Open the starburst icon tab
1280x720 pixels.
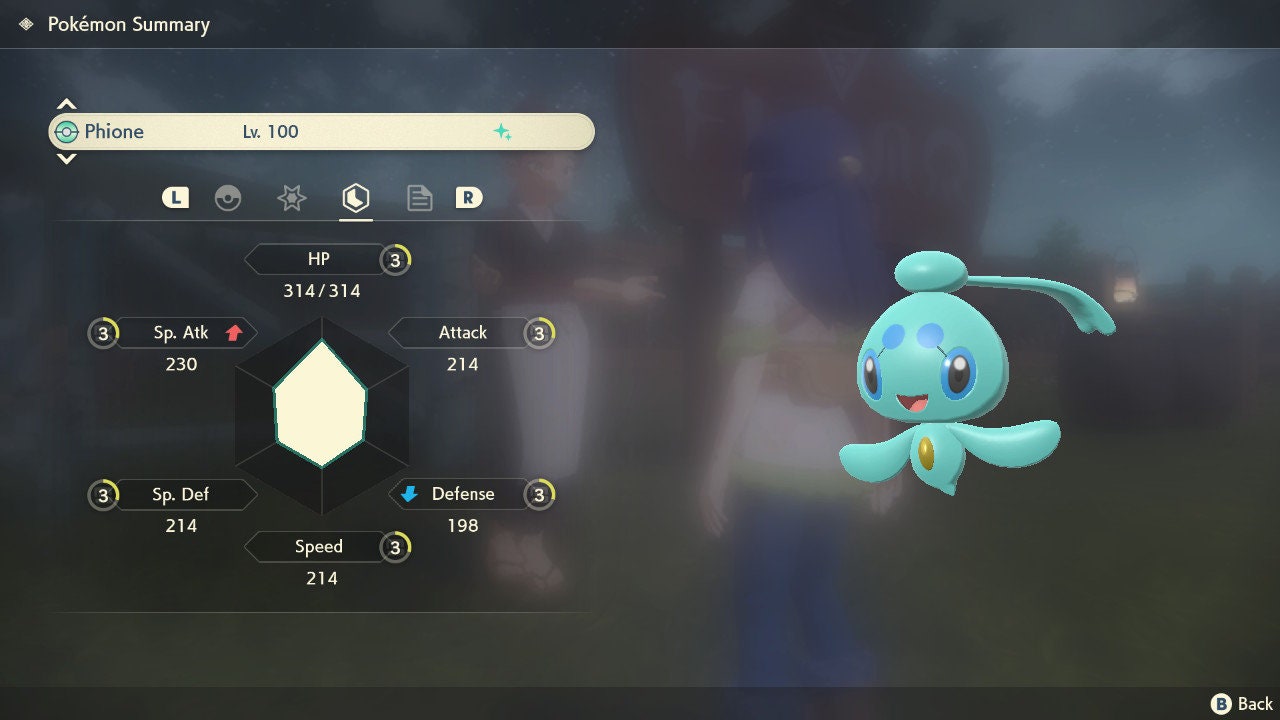pyautogui.click(x=291, y=198)
